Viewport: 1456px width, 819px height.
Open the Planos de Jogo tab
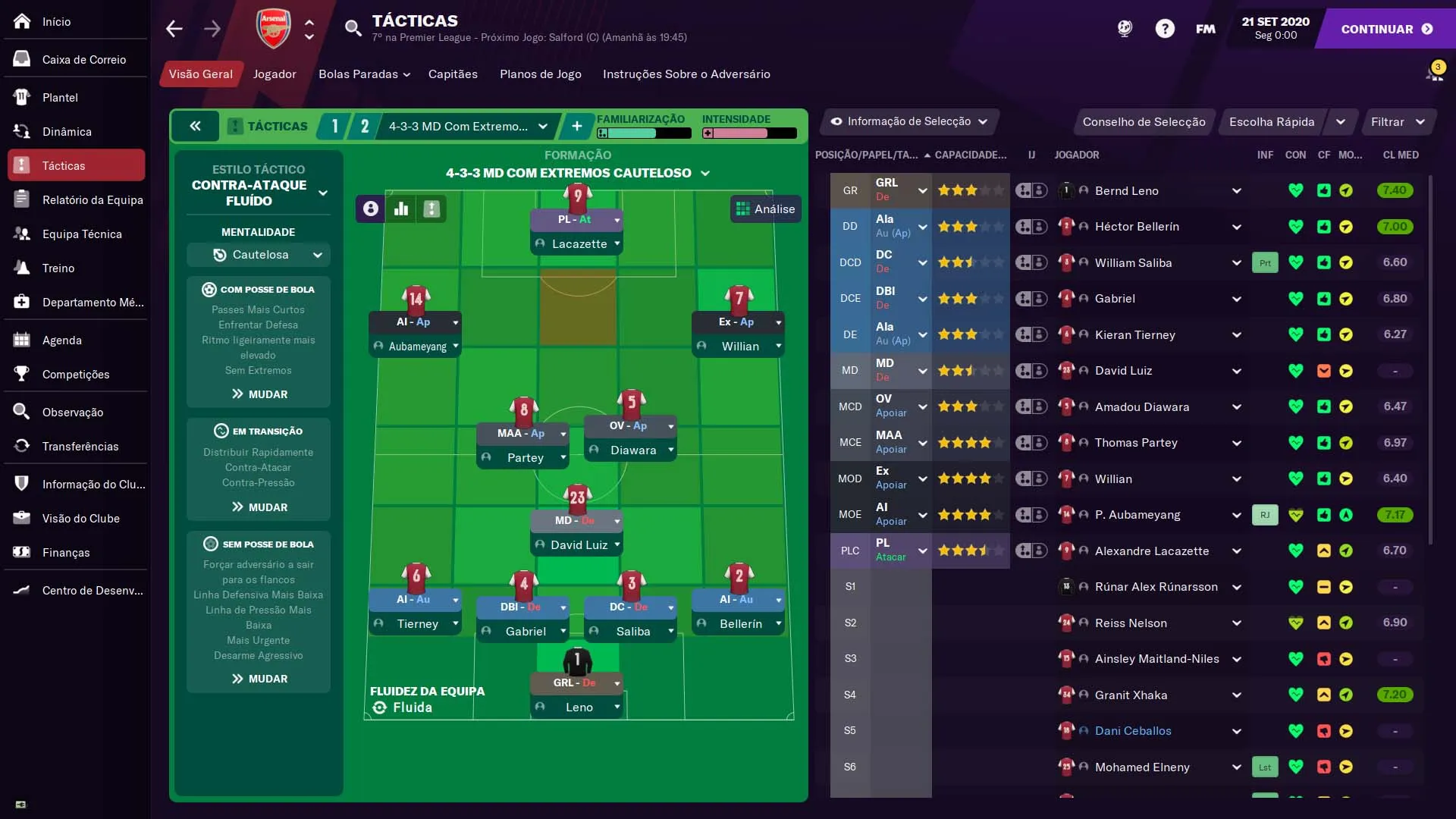click(540, 74)
